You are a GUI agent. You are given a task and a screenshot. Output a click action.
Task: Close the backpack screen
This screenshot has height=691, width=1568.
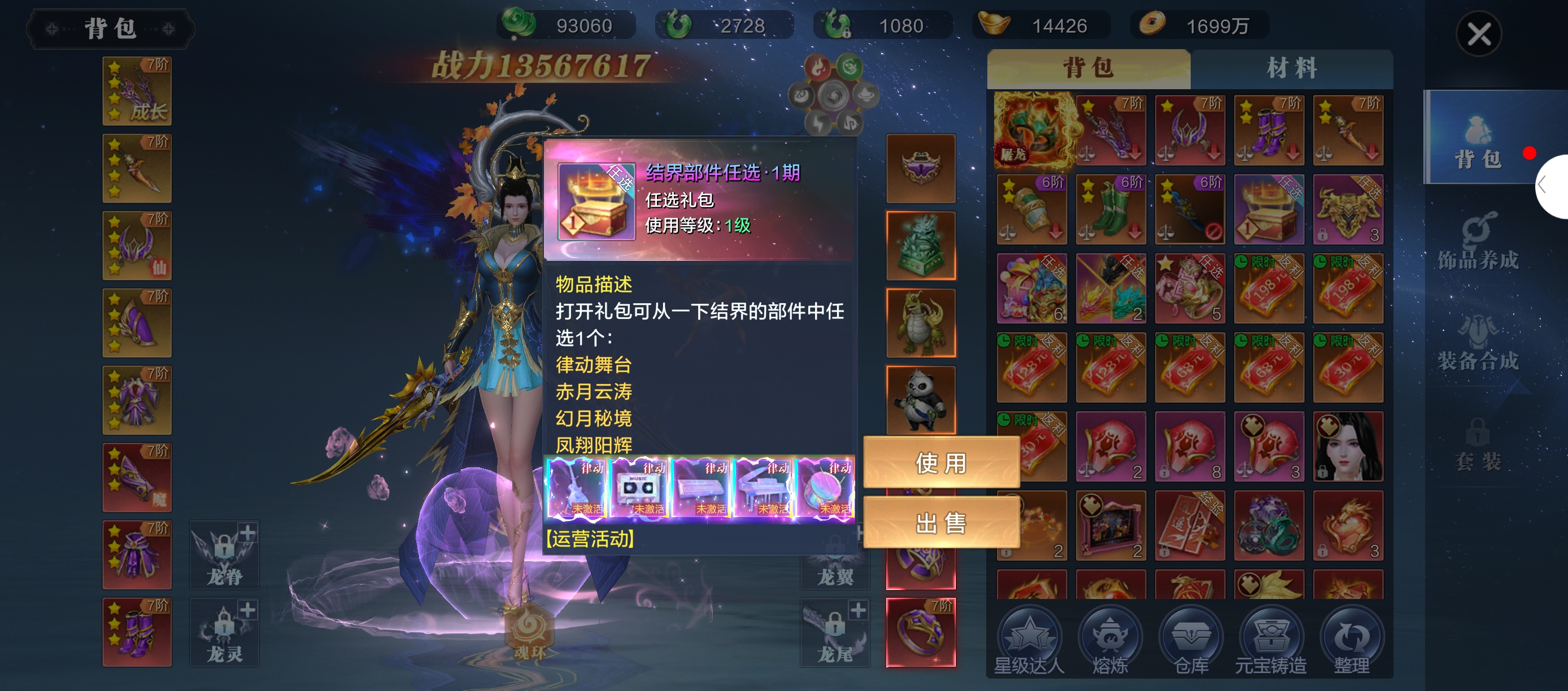point(1479,33)
